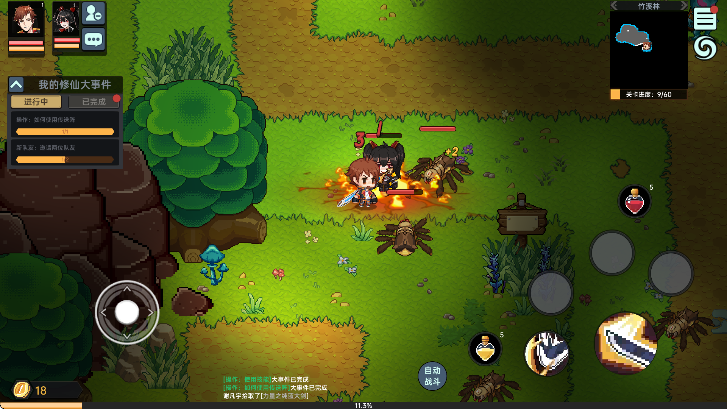Open the party member management icon
Image resolution: width=727 pixels, height=409 pixels.
pos(94,13)
